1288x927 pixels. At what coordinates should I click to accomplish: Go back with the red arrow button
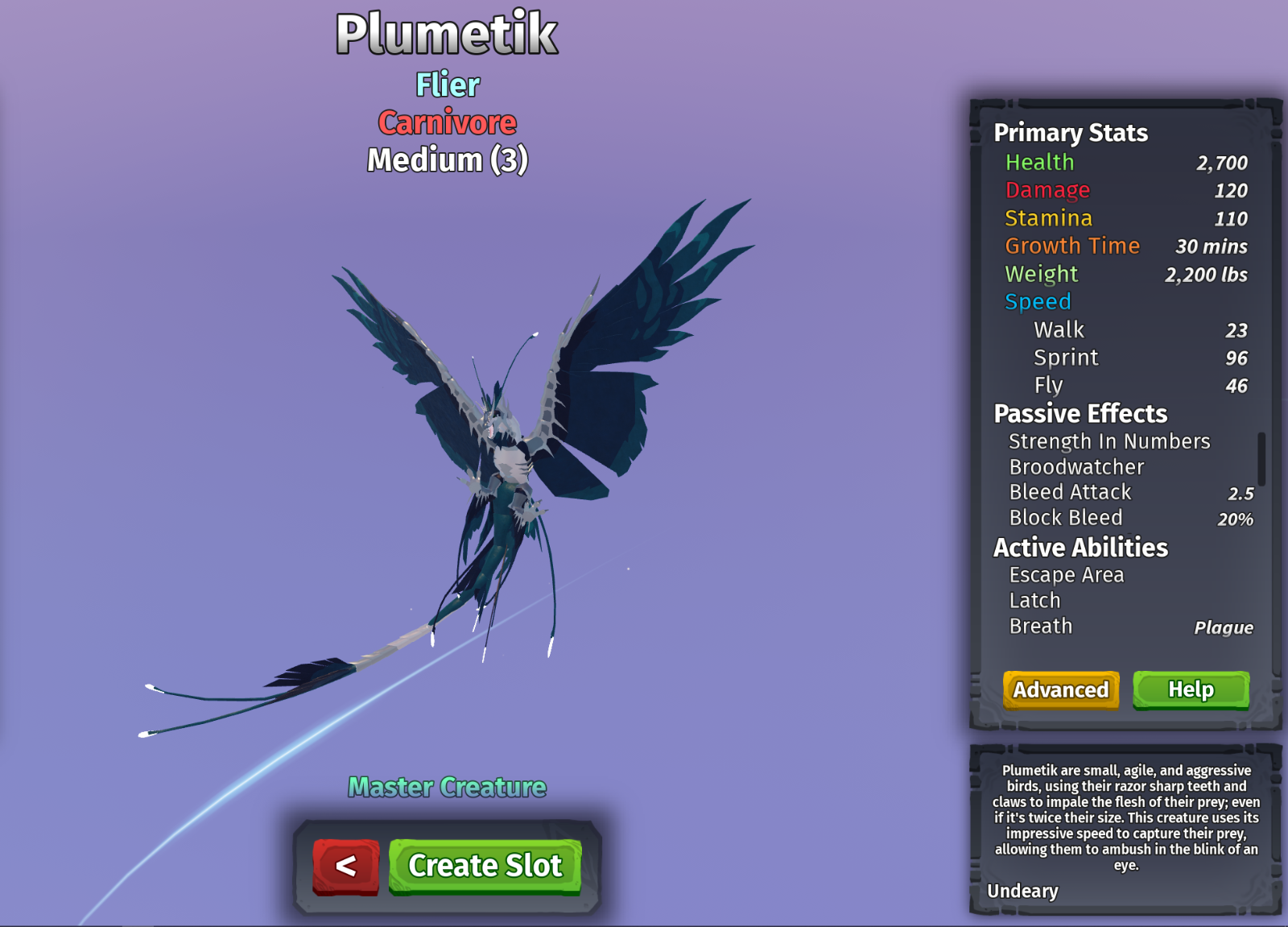tap(346, 866)
